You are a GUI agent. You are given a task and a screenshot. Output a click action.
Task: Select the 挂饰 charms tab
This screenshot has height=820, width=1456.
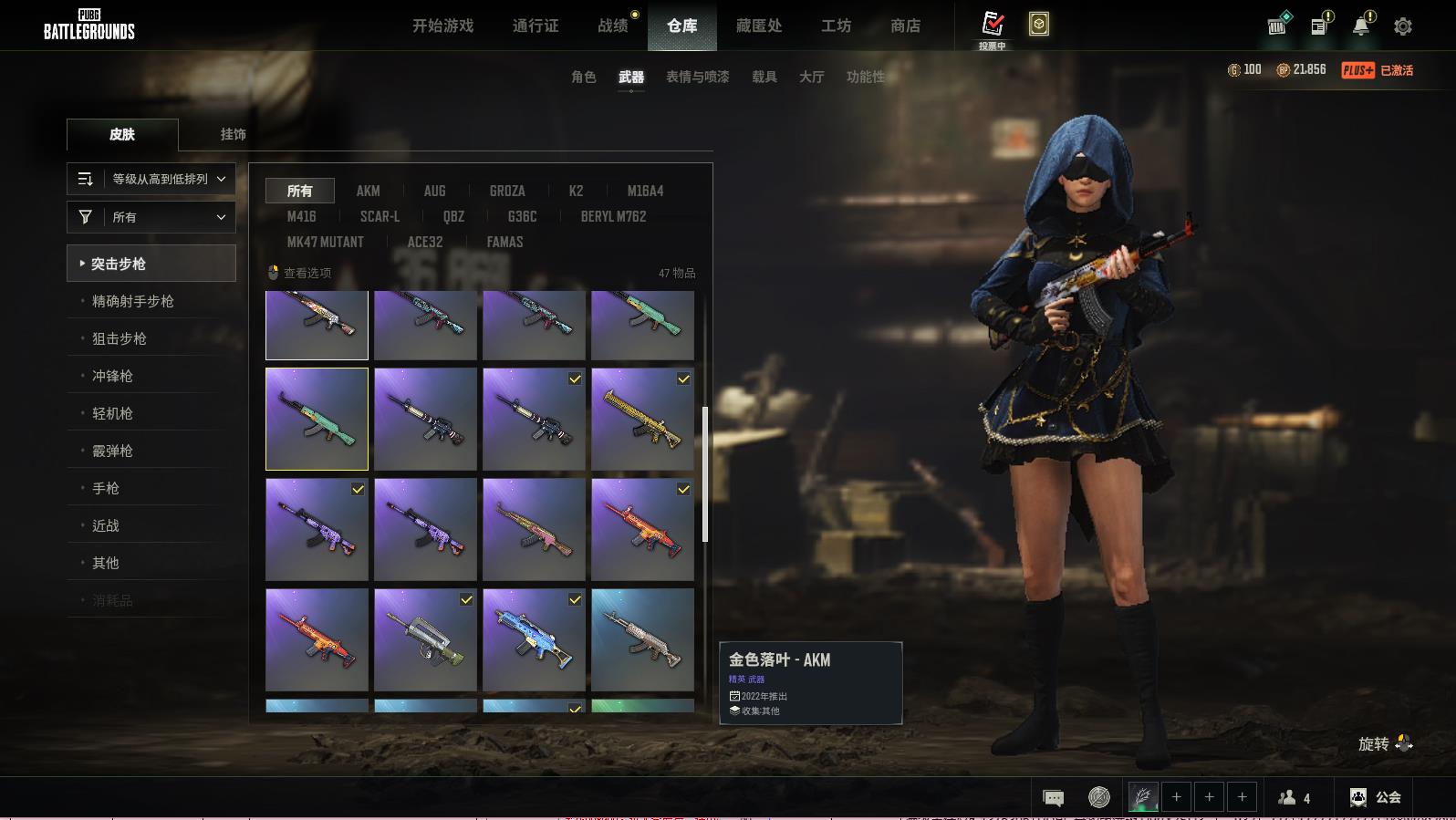[233, 134]
